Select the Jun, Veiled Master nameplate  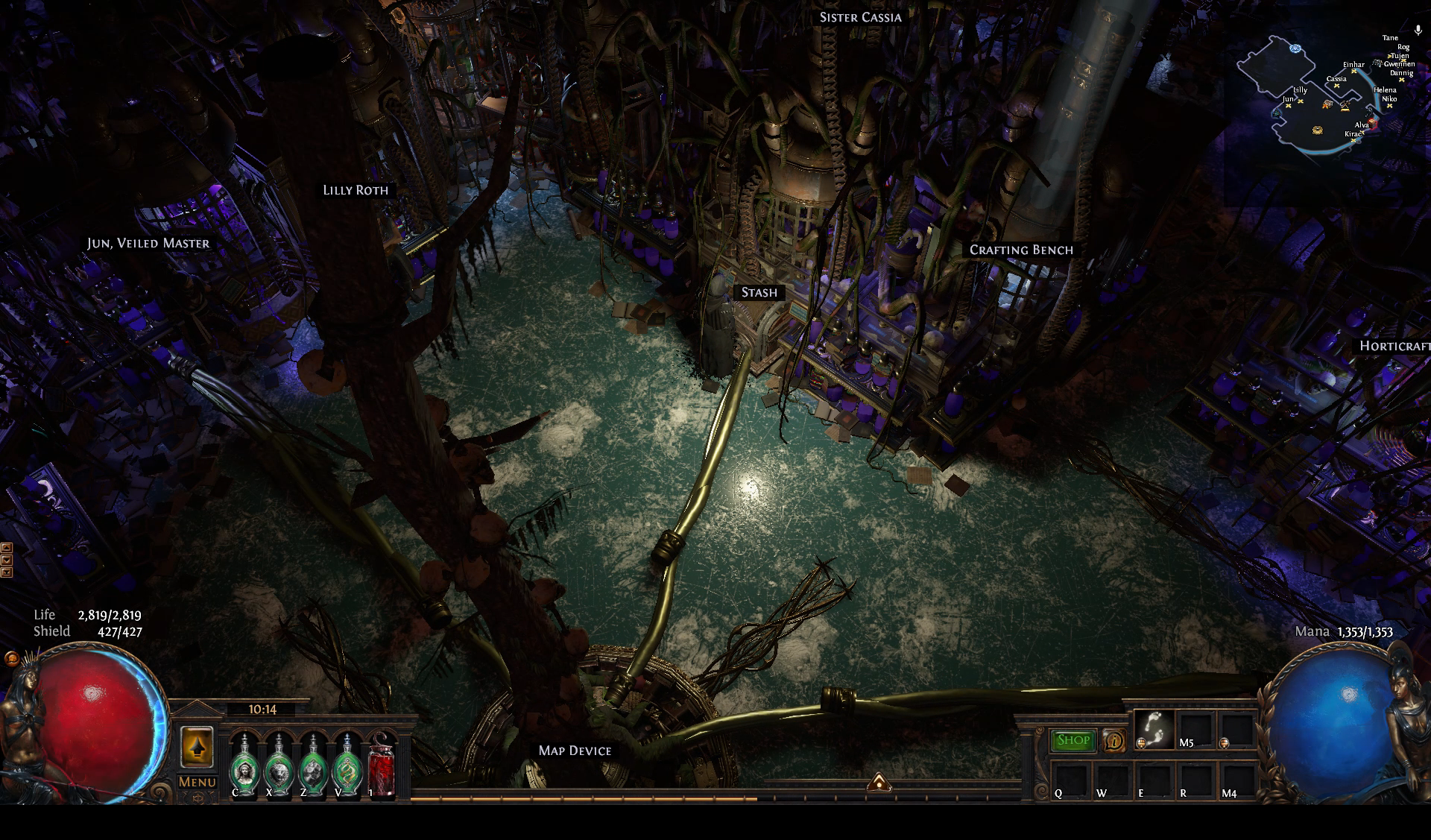tap(148, 244)
